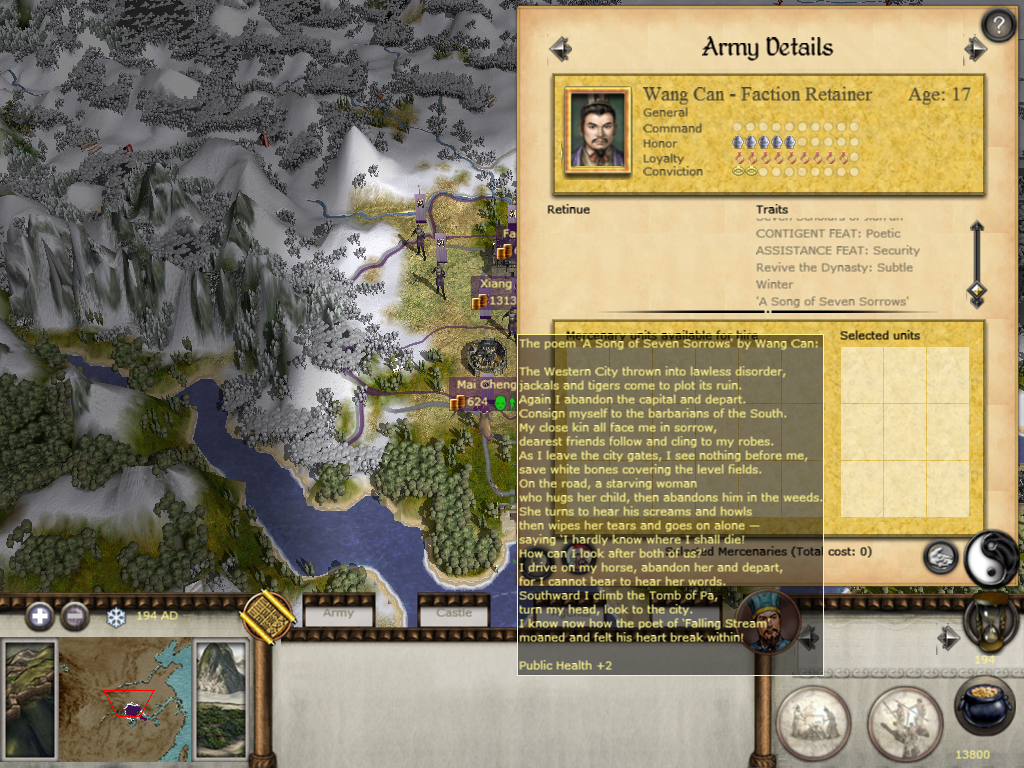This screenshot has height=768, width=1024.
Task: Click Wang Can's portrait
Action: point(597,130)
